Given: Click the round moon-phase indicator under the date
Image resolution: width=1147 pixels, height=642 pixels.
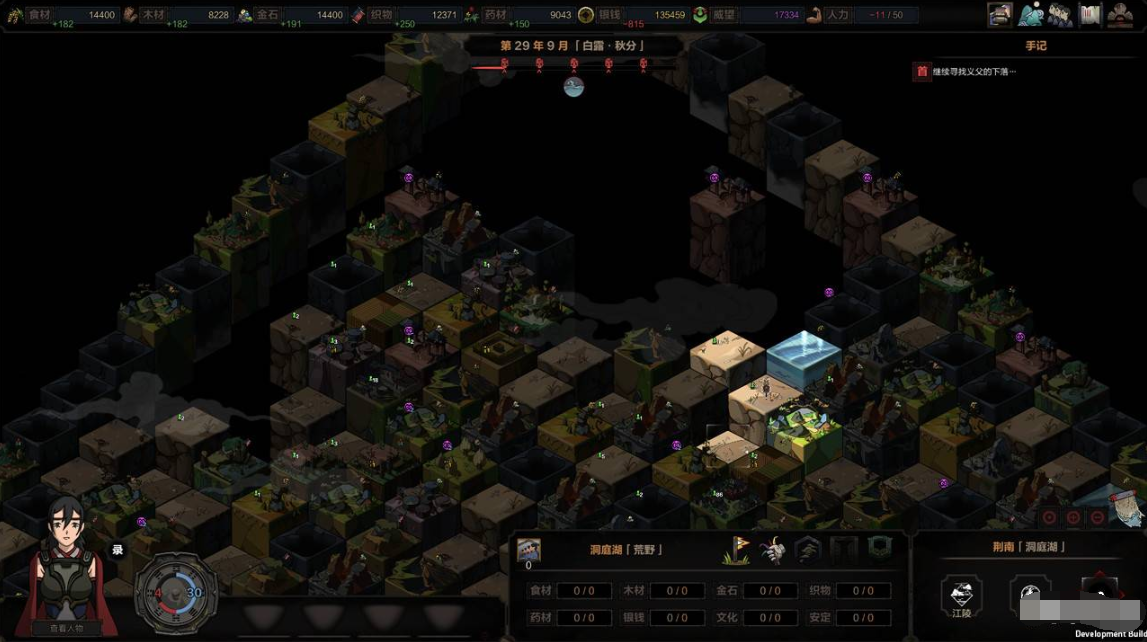Looking at the screenshot, I should point(573,87).
